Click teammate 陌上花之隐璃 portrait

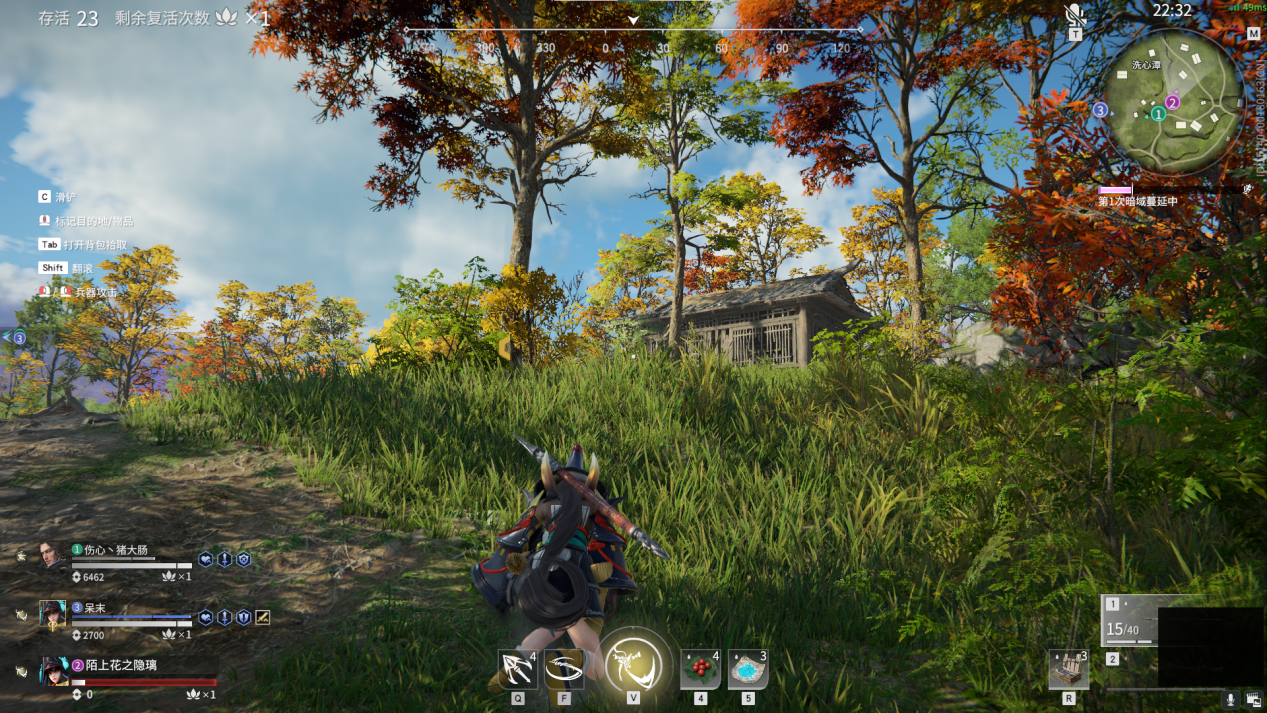pyautogui.click(x=52, y=671)
